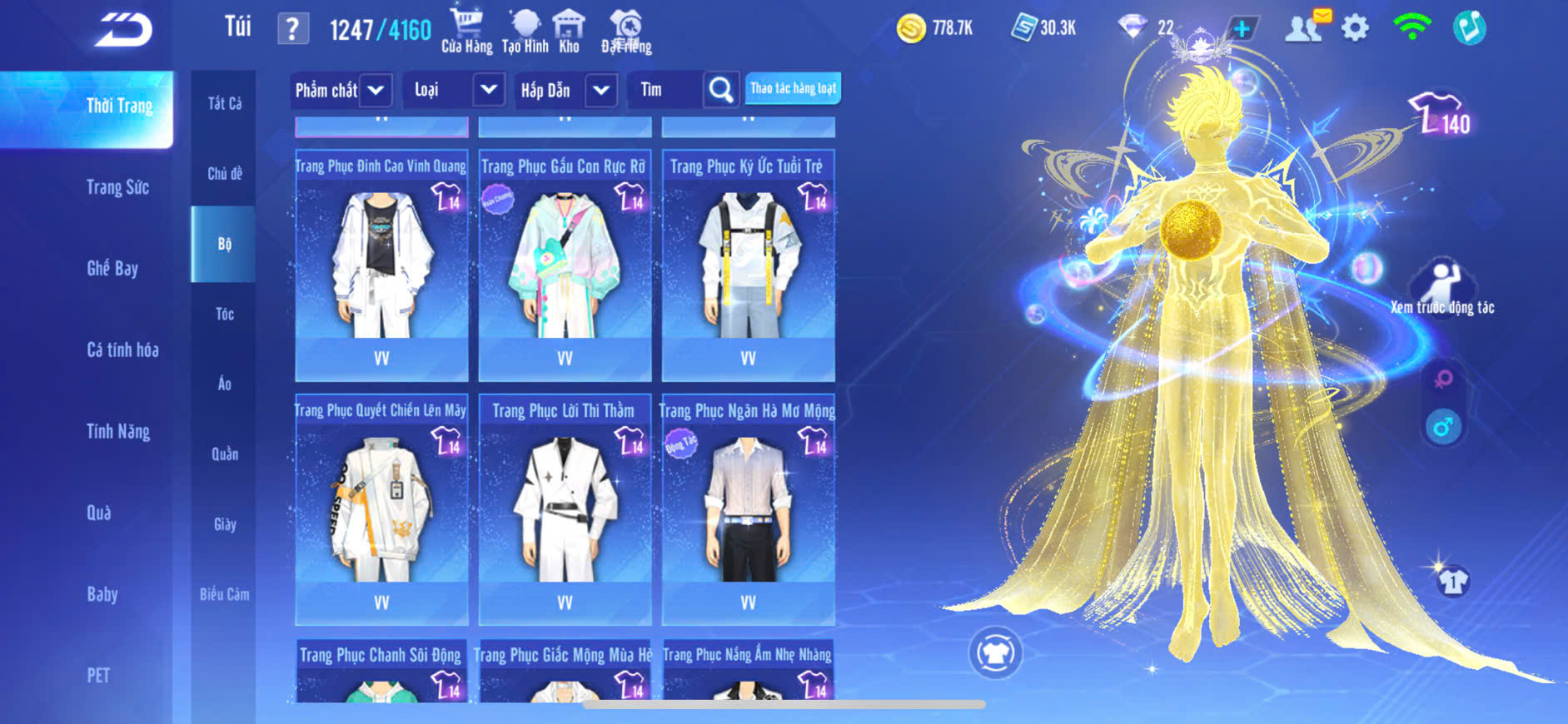Switch to Trang Sức tab
1568x724 pixels.
[x=117, y=187]
